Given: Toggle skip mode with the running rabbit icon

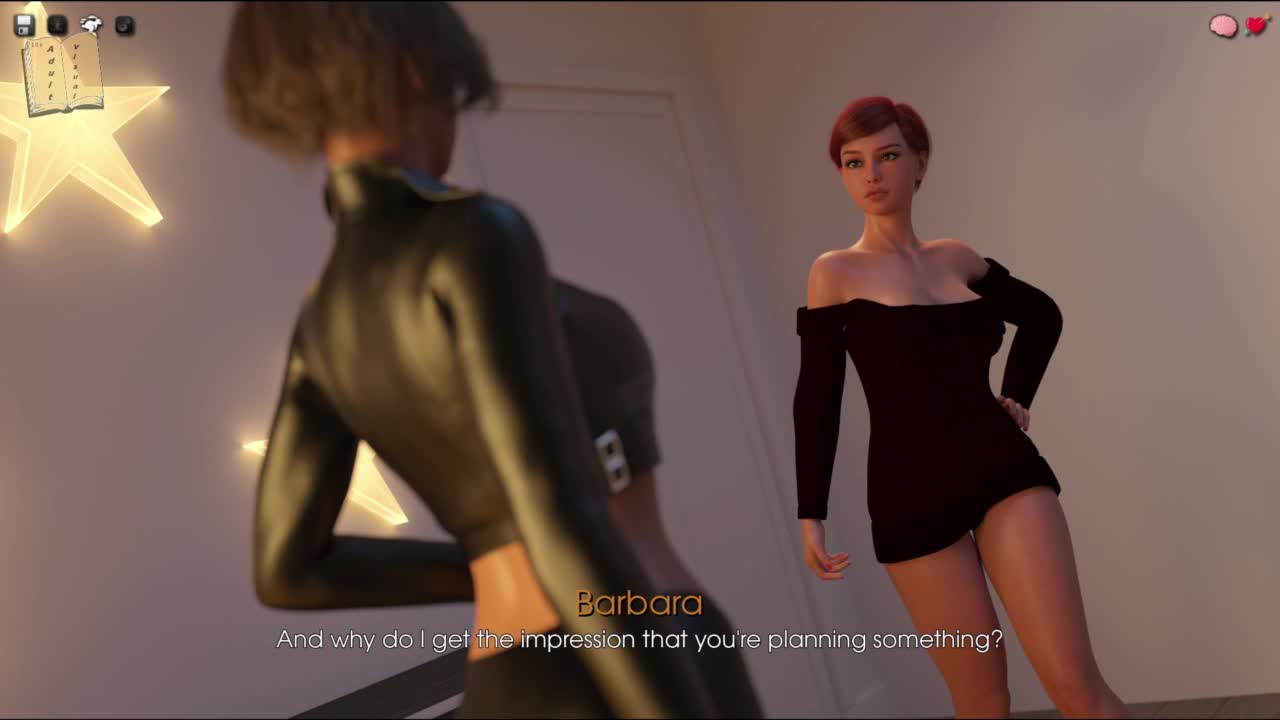Looking at the screenshot, I should coord(91,25).
